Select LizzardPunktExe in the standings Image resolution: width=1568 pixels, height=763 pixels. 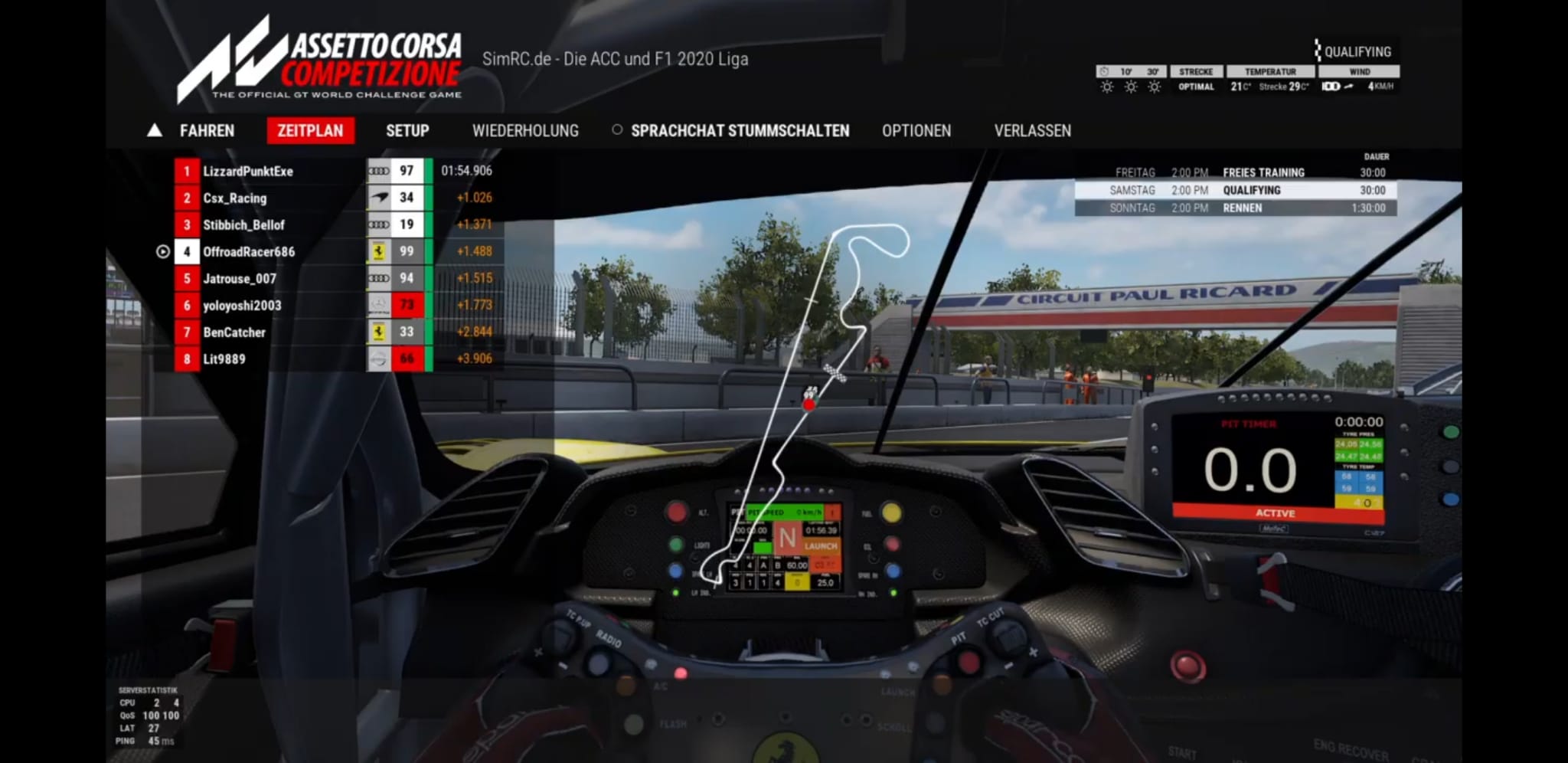click(x=248, y=172)
